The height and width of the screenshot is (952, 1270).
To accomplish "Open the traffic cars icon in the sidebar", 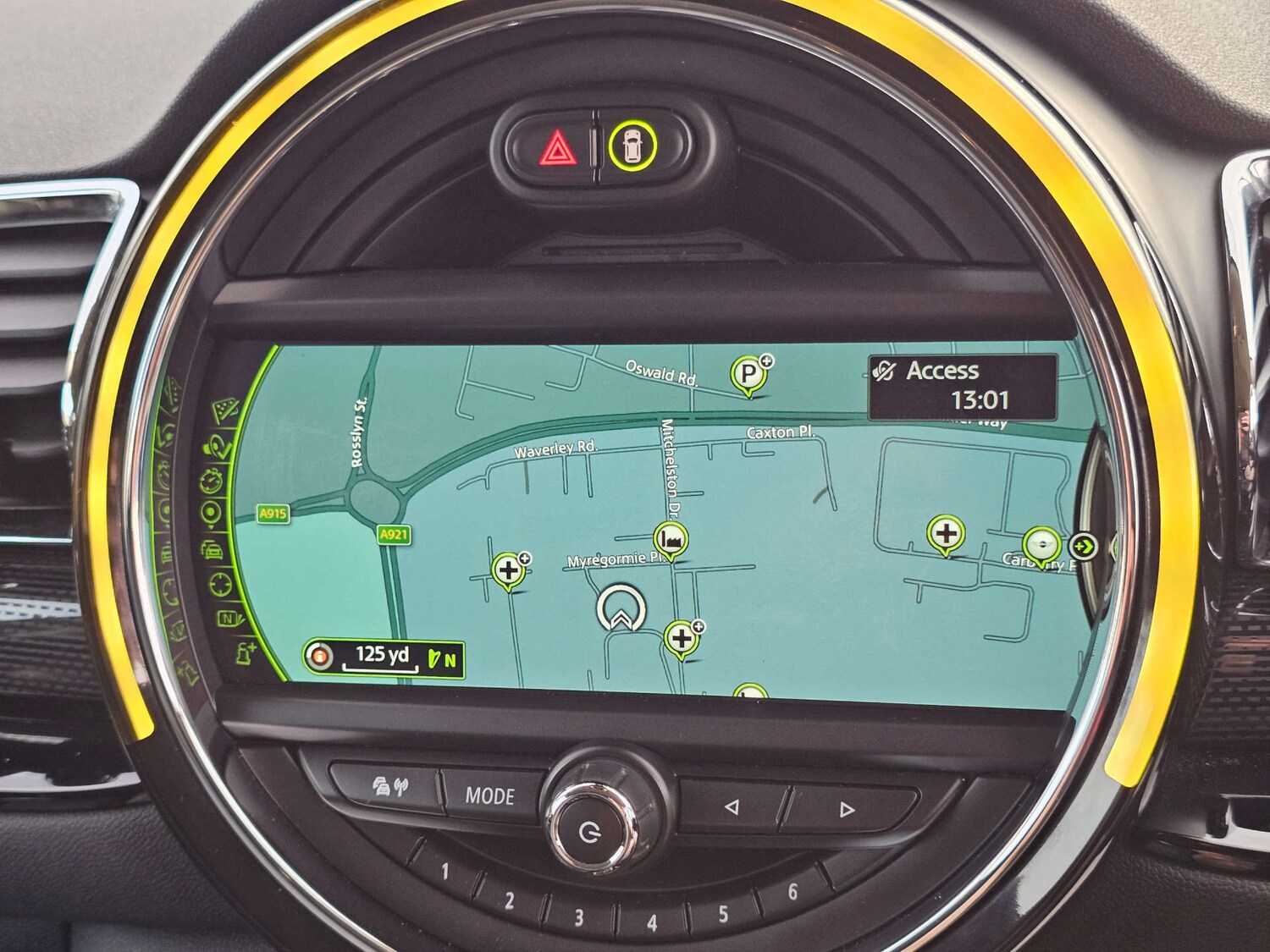I will point(212,549).
